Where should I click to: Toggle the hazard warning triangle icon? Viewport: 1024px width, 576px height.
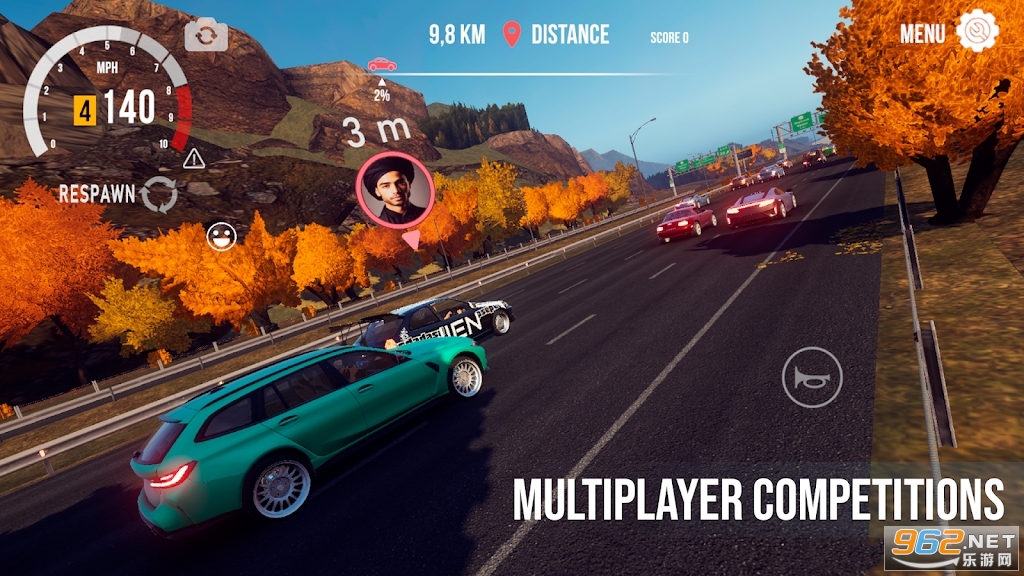click(x=194, y=158)
